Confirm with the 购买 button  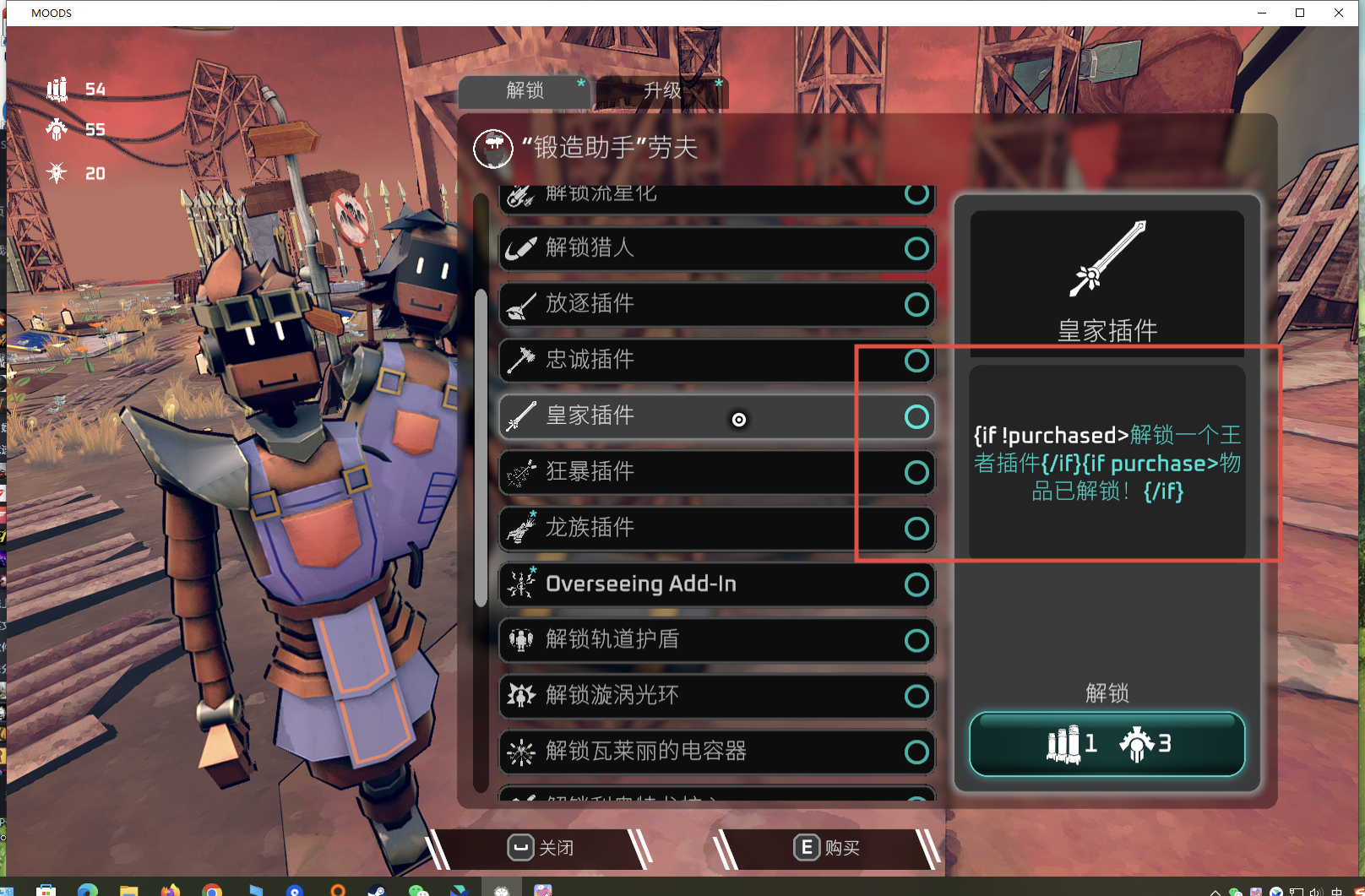tap(826, 848)
